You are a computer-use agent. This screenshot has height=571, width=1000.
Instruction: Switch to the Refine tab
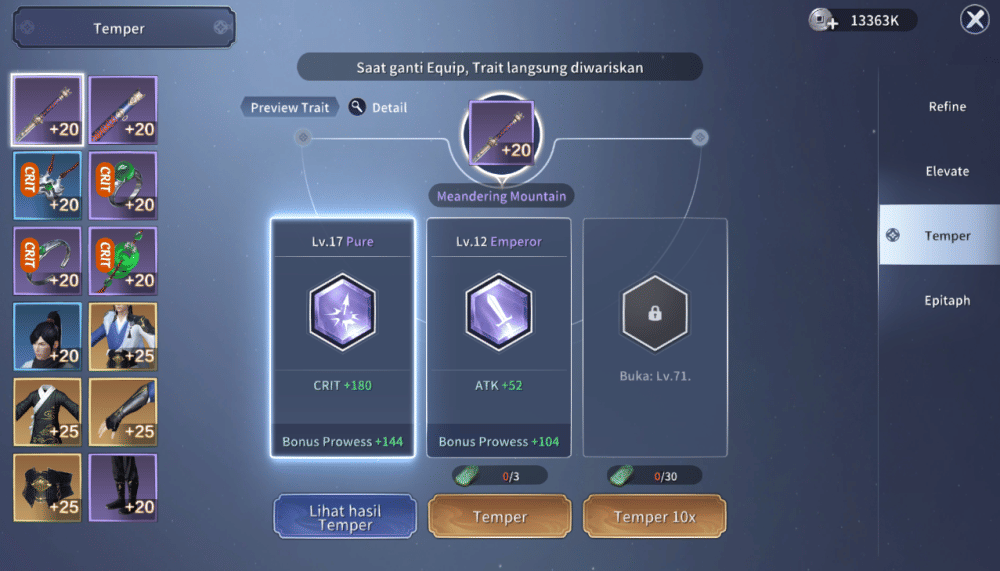(945, 107)
